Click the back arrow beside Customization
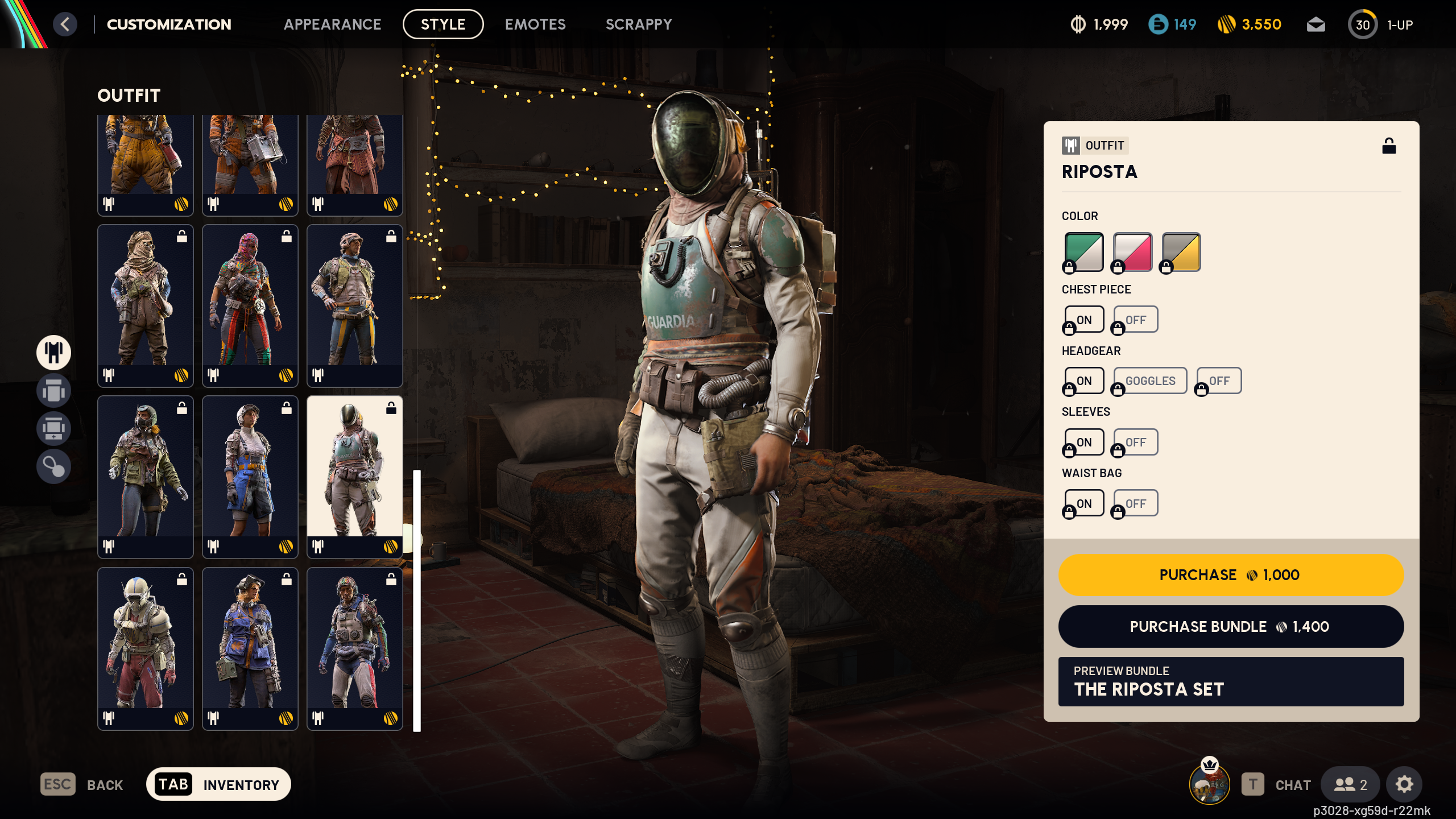Image resolution: width=1456 pixels, height=819 pixels. 65,24
